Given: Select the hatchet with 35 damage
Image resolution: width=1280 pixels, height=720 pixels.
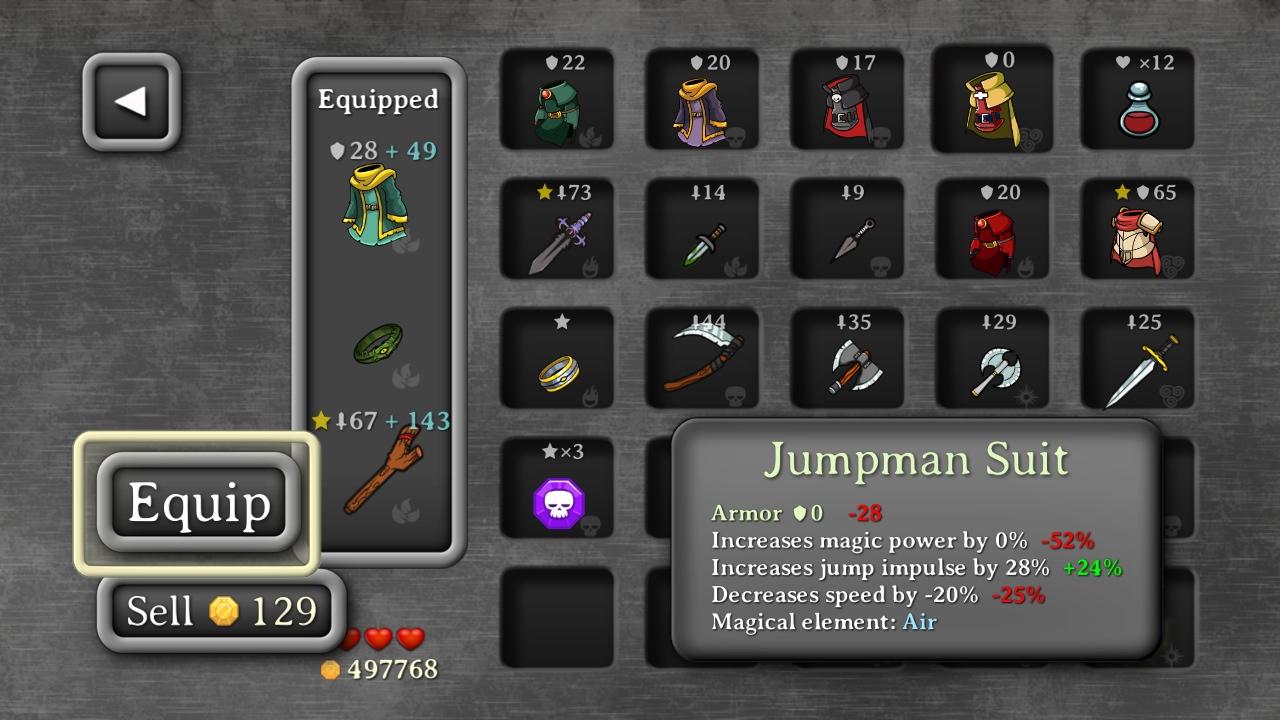Looking at the screenshot, I should tap(847, 360).
